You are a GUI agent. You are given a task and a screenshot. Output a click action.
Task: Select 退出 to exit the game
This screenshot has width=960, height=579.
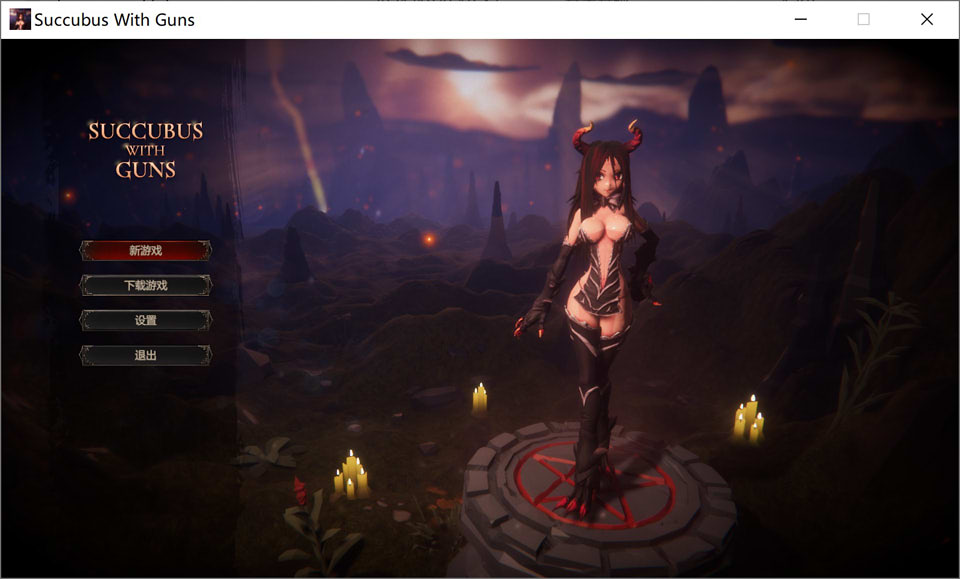[146, 355]
